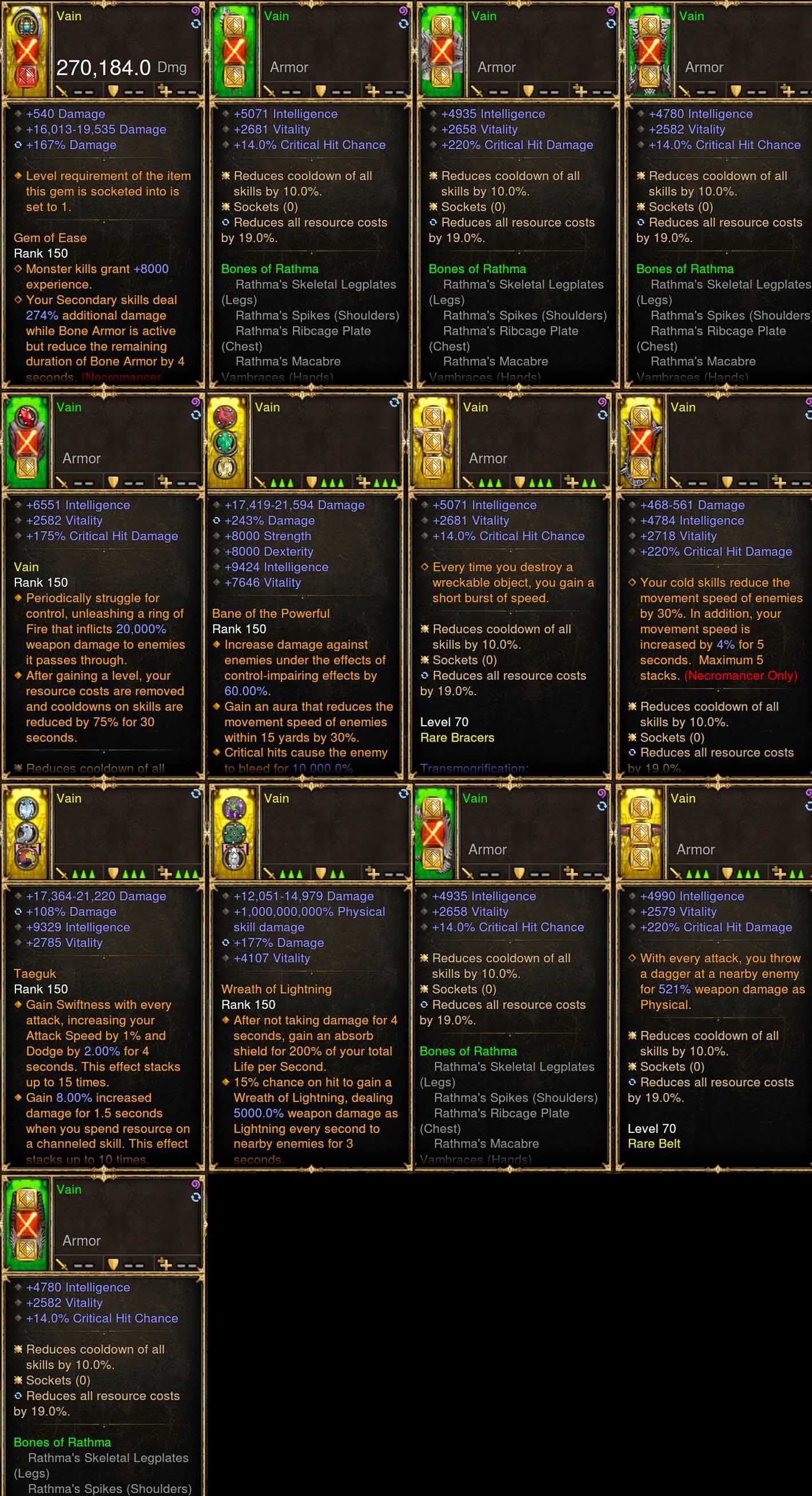The width and height of the screenshot is (812, 1496).
Task: Click the Rare Bracers link
Action: [x=457, y=738]
